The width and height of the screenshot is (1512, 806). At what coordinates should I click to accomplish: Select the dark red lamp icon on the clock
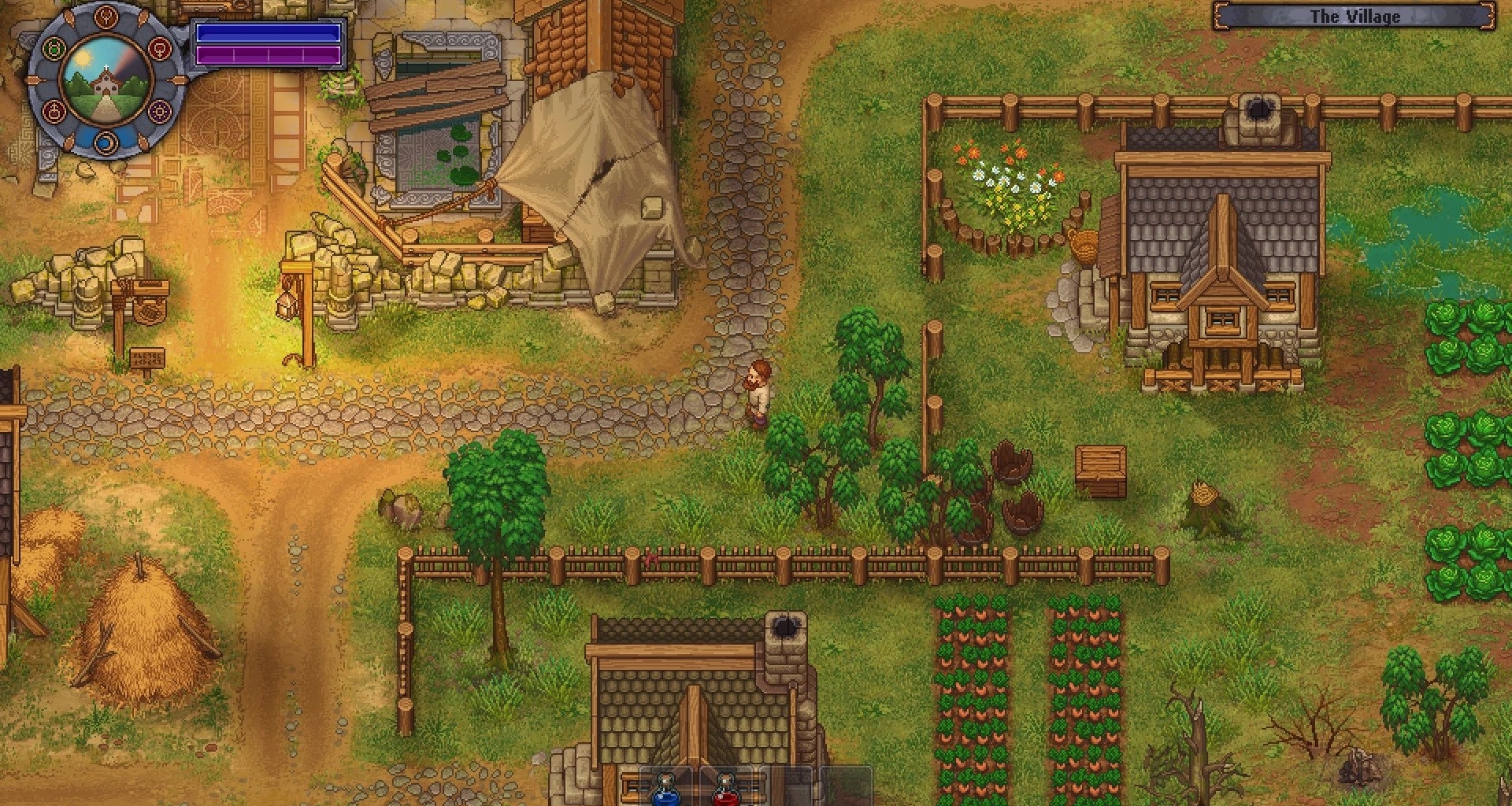click(x=54, y=110)
